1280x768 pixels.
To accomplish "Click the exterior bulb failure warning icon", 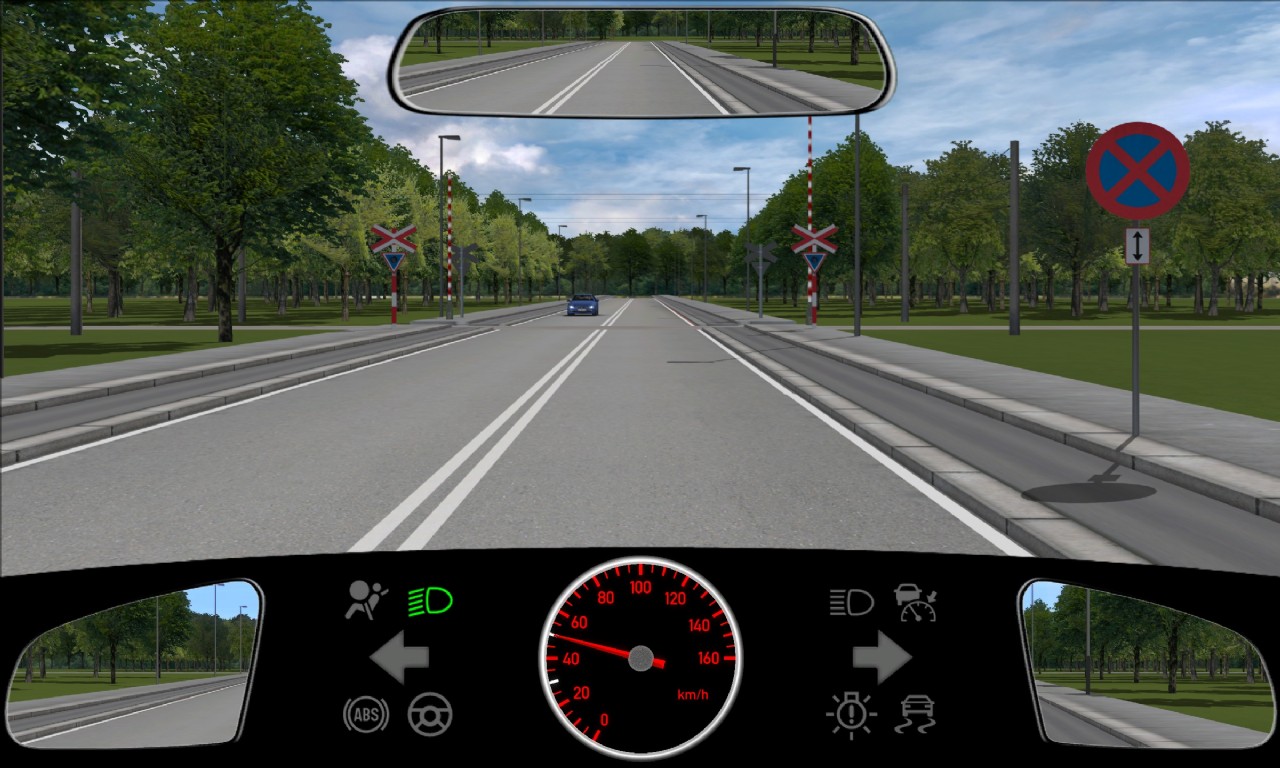I will [851, 714].
